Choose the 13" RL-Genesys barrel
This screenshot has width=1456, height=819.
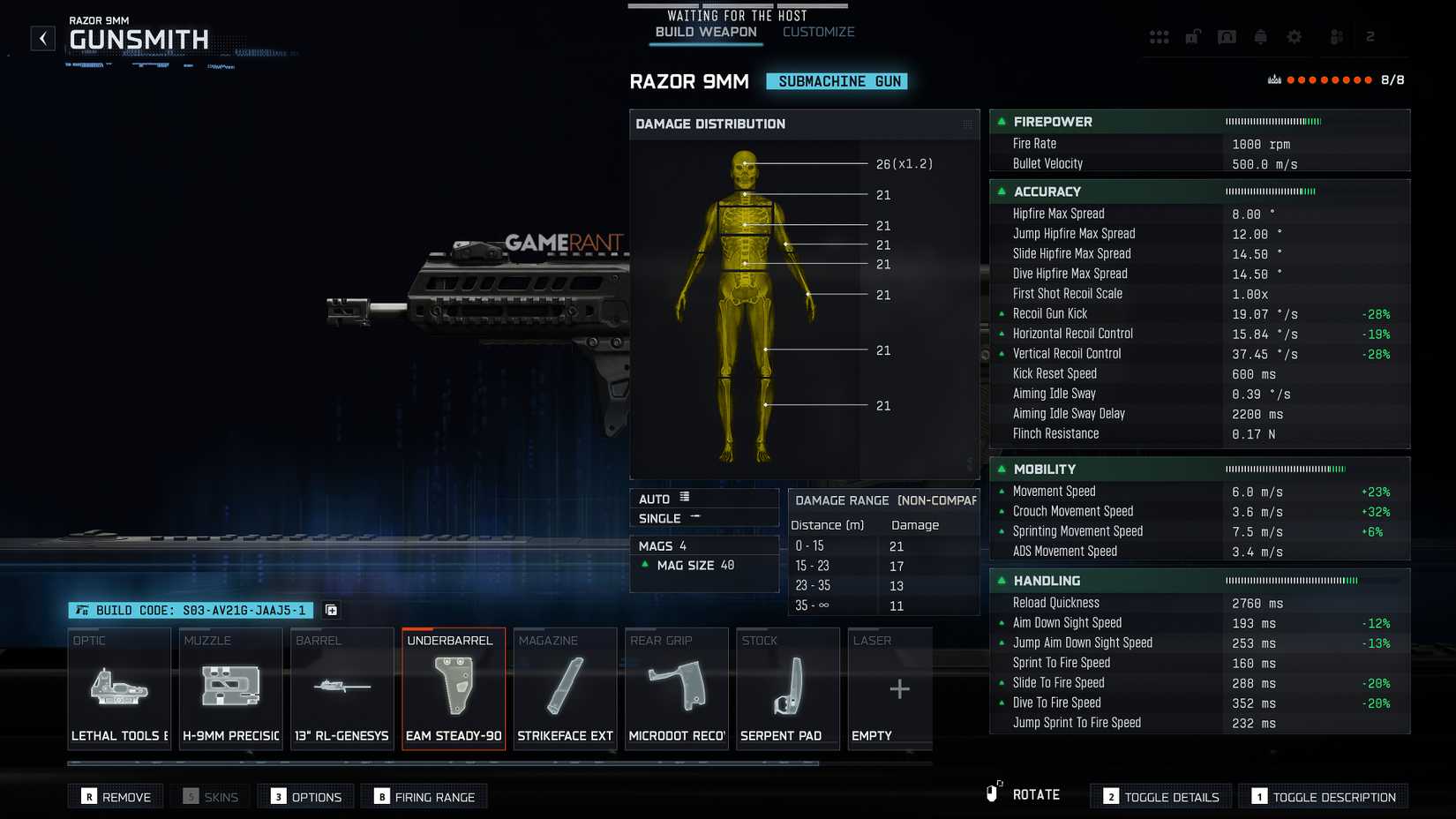click(x=341, y=688)
